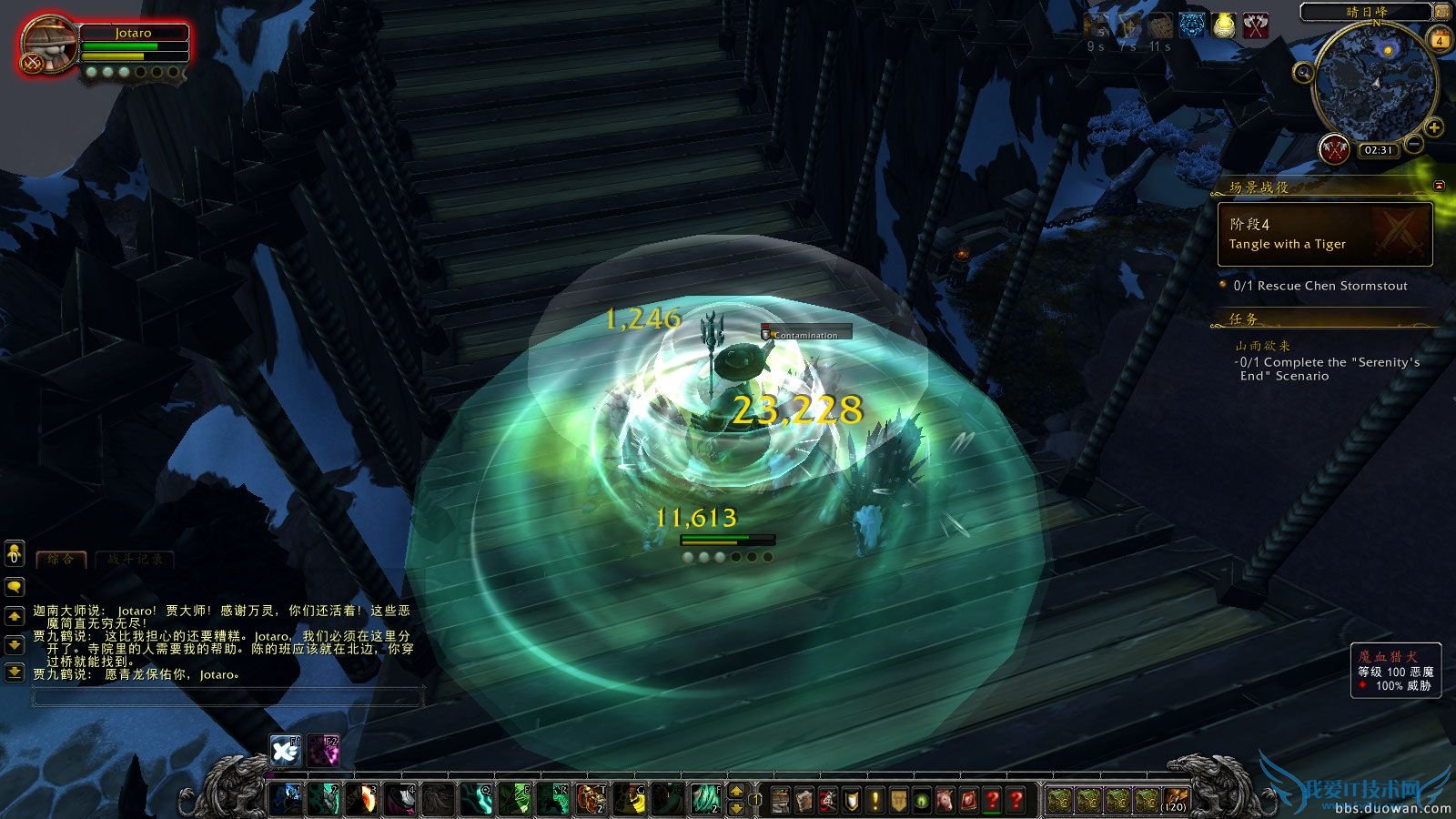1456x819 pixels.
Task: Open the character info panel in the micro menu
Action: pyautogui.click(x=781, y=799)
